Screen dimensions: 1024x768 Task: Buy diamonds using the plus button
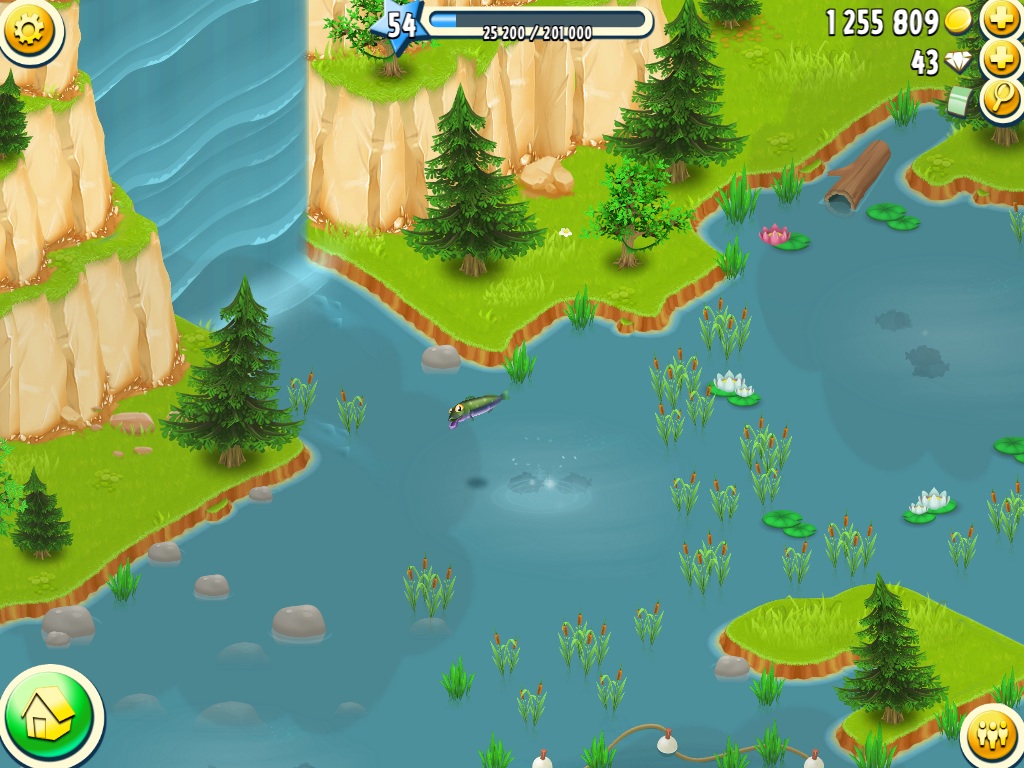pos(1000,59)
